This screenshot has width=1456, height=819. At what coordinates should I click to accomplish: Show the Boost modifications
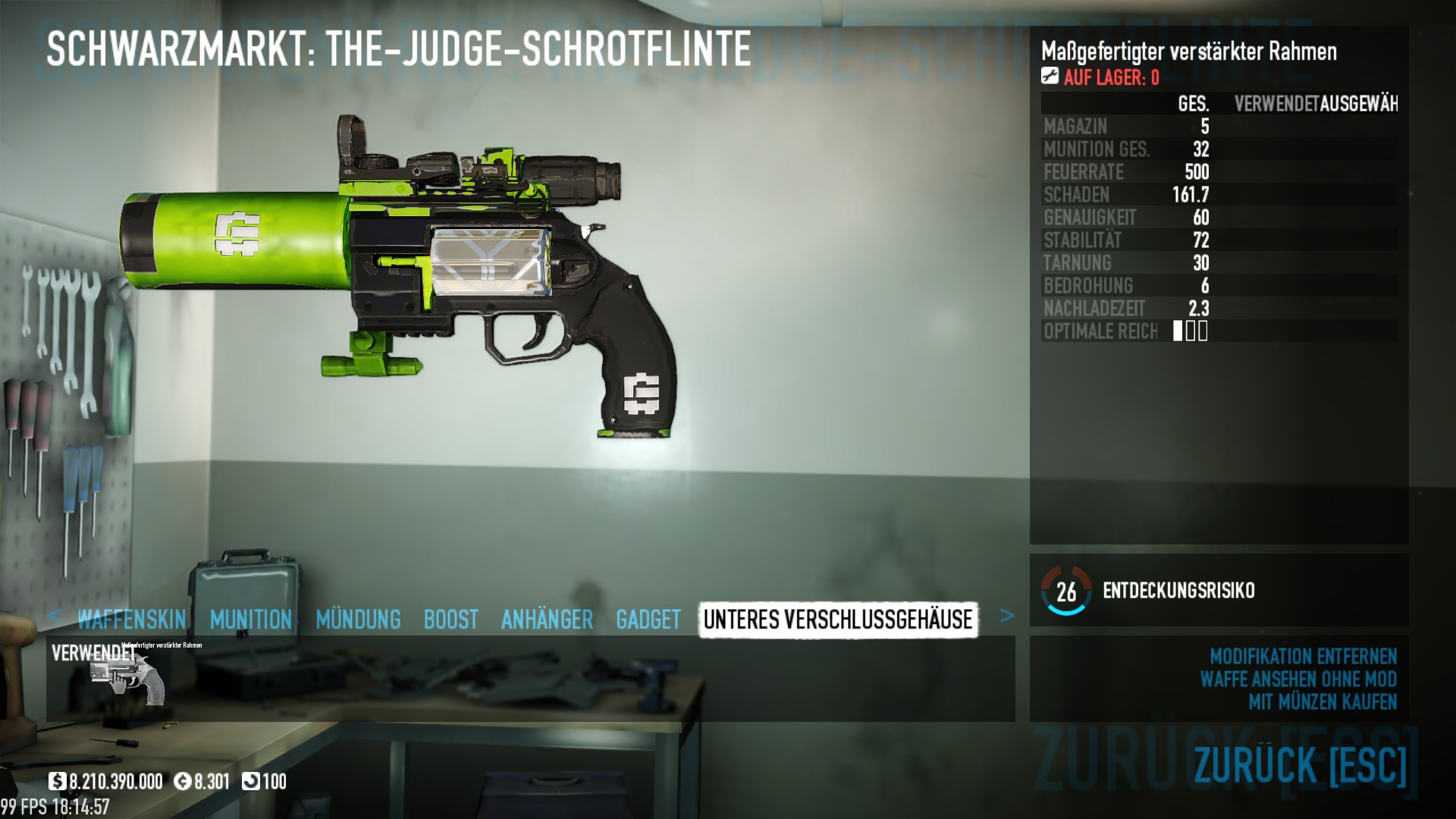pos(450,620)
